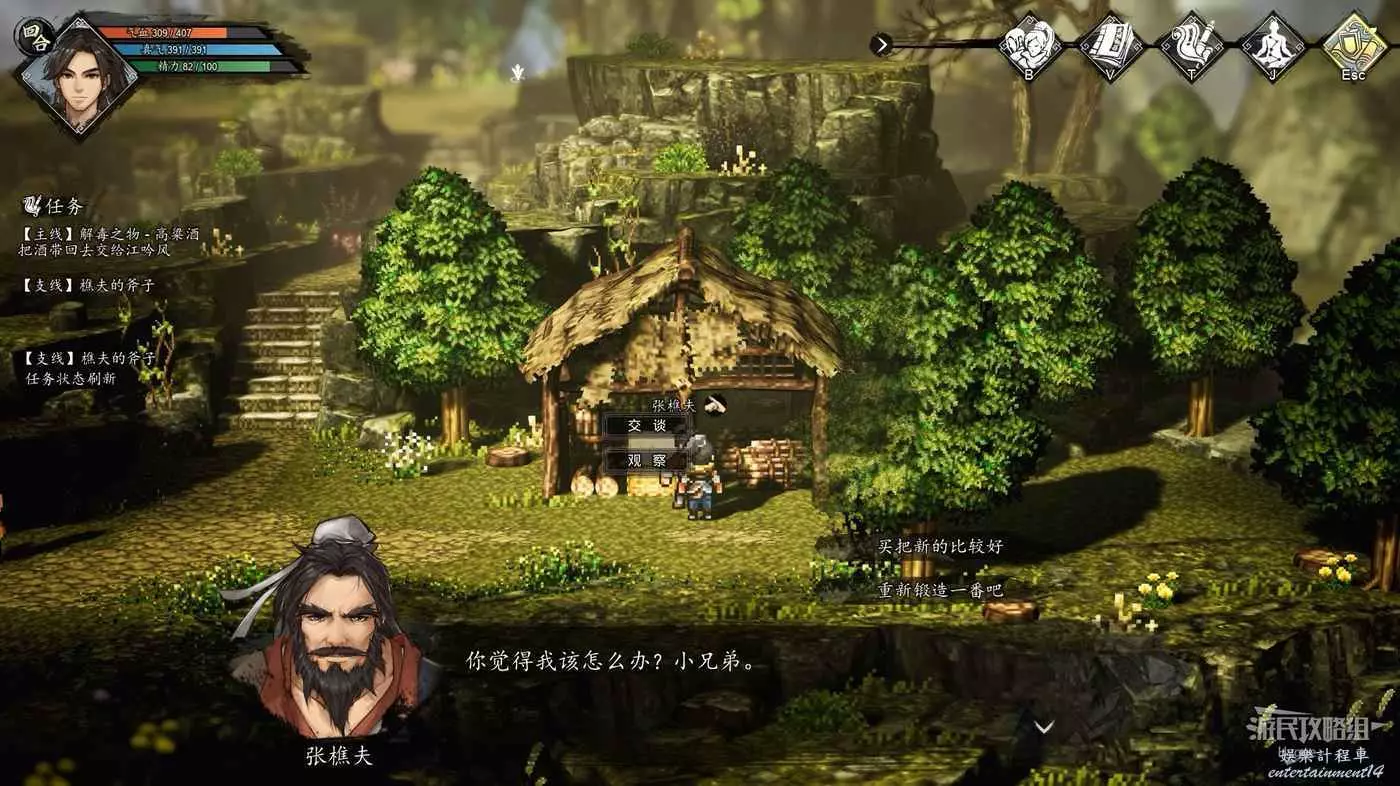Open the martial arts book icon (V)
This screenshot has width=1400, height=786.
pyautogui.click(x=1112, y=45)
